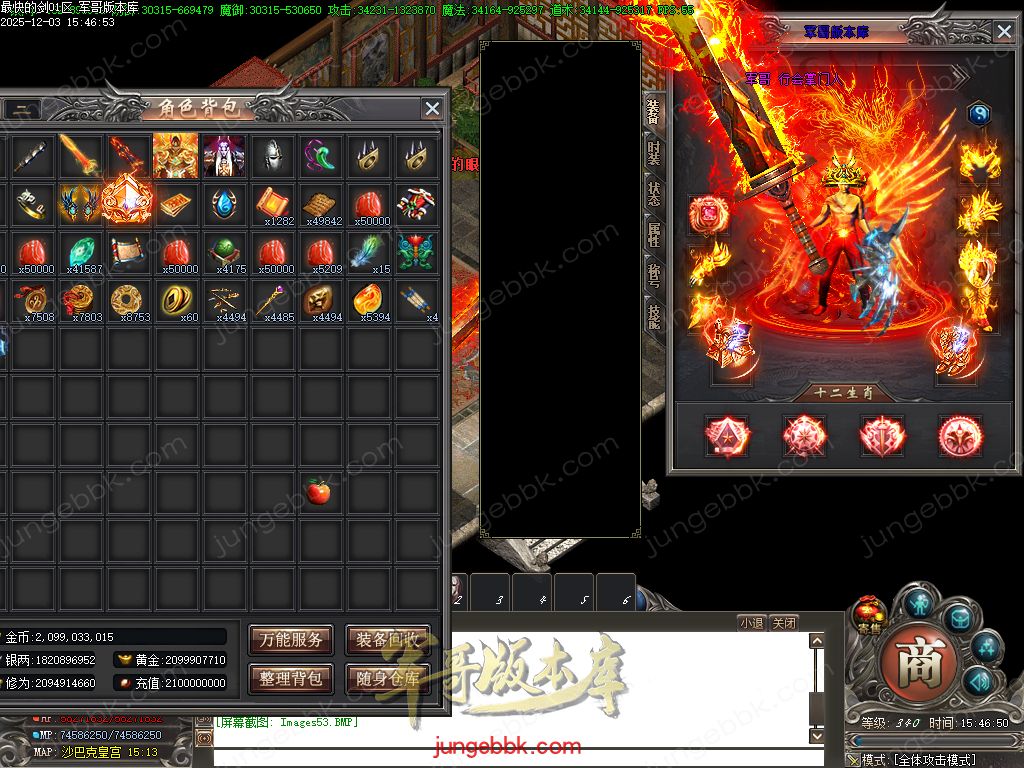Switch to the 技能 skills tab
Image resolution: width=1024 pixels, height=768 pixels.
click(653, 318)
